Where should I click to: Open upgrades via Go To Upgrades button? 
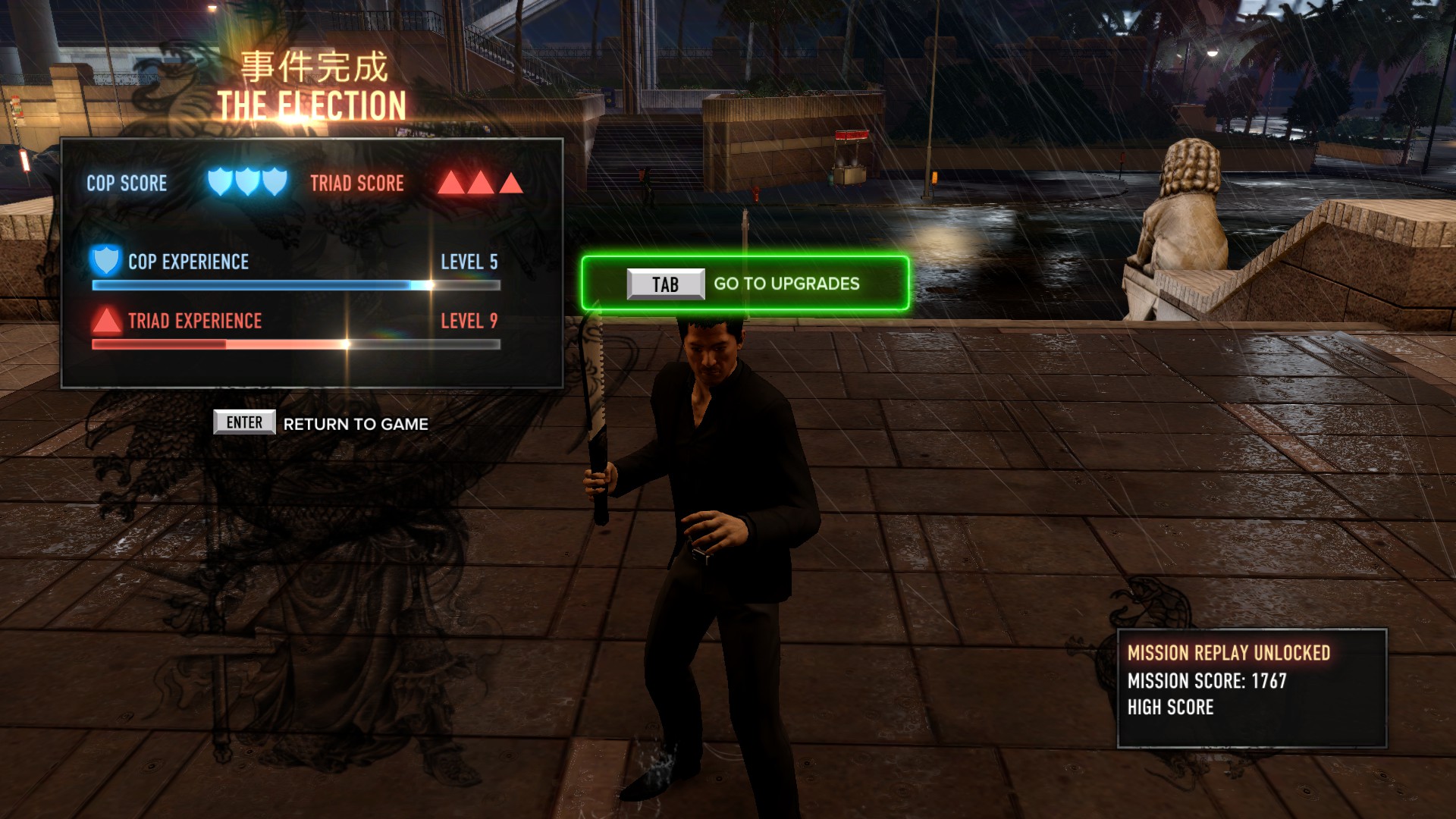point(745,284)
